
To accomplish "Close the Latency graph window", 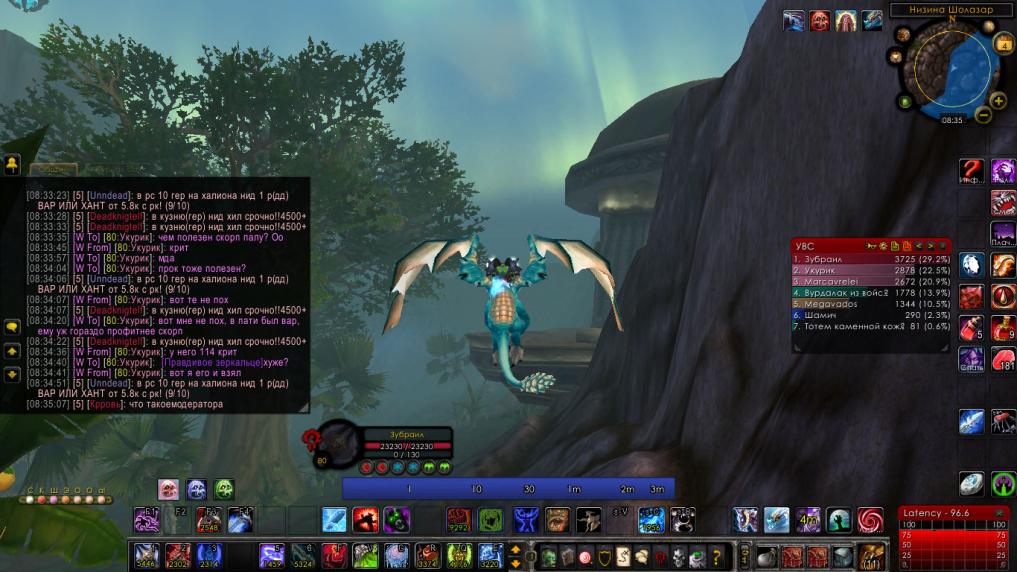I will [x=999, y=513].
